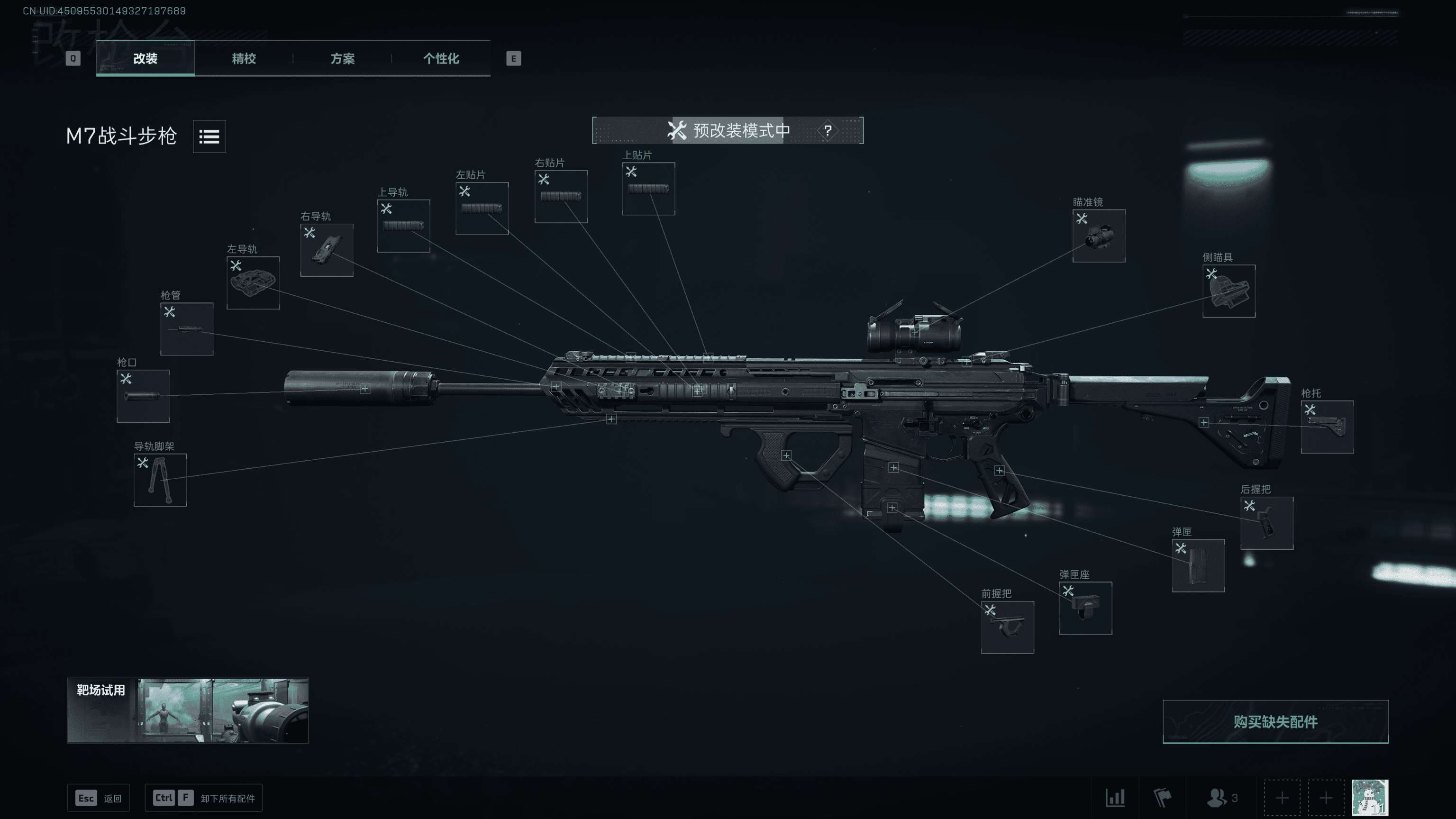This screenshot has height=819, width=1456.
Task: Open the 侧瞄具 side sight slot
Action: [1229, 291]
